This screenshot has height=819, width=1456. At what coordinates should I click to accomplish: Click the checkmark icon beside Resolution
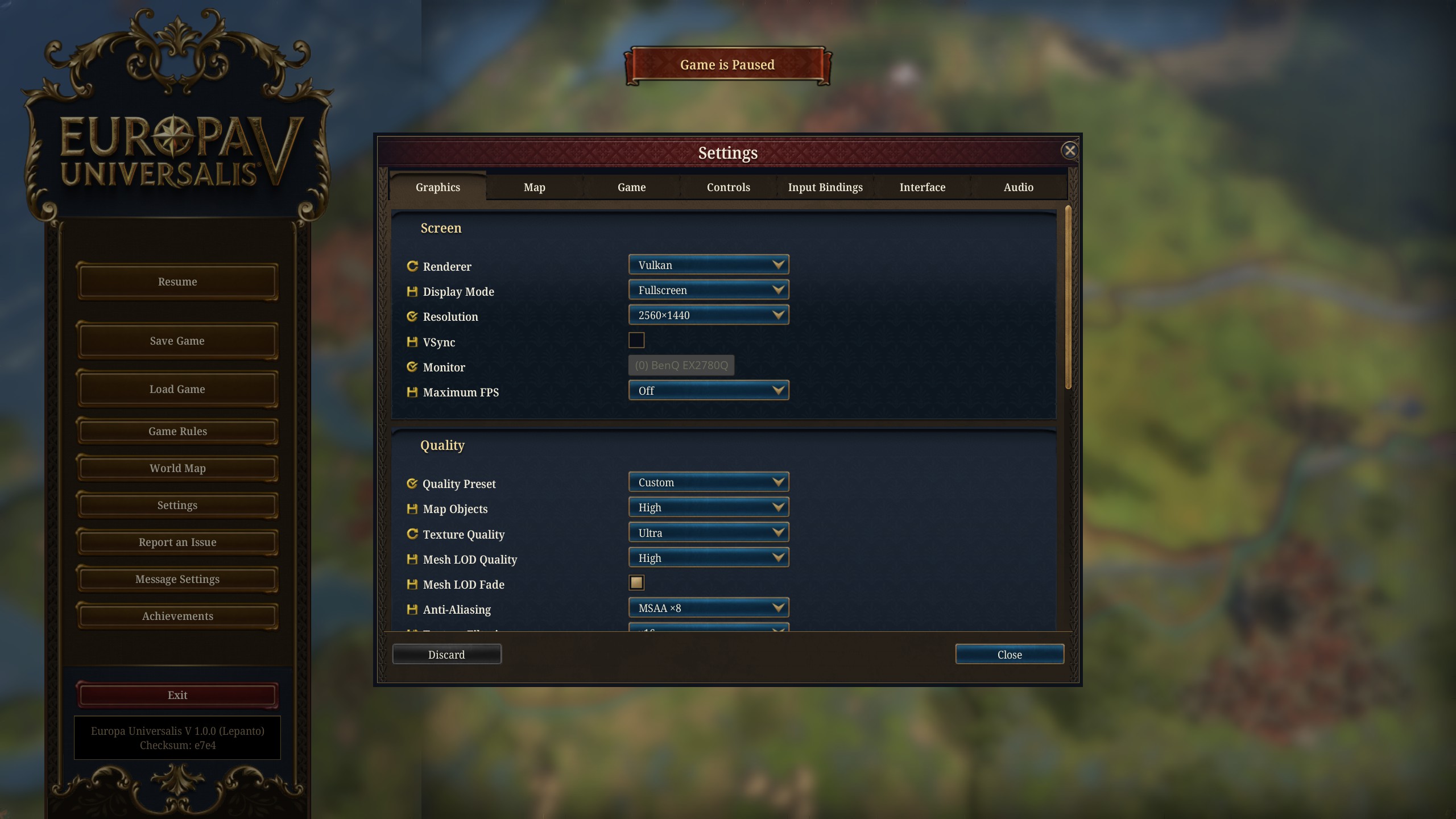pos(412,315)
